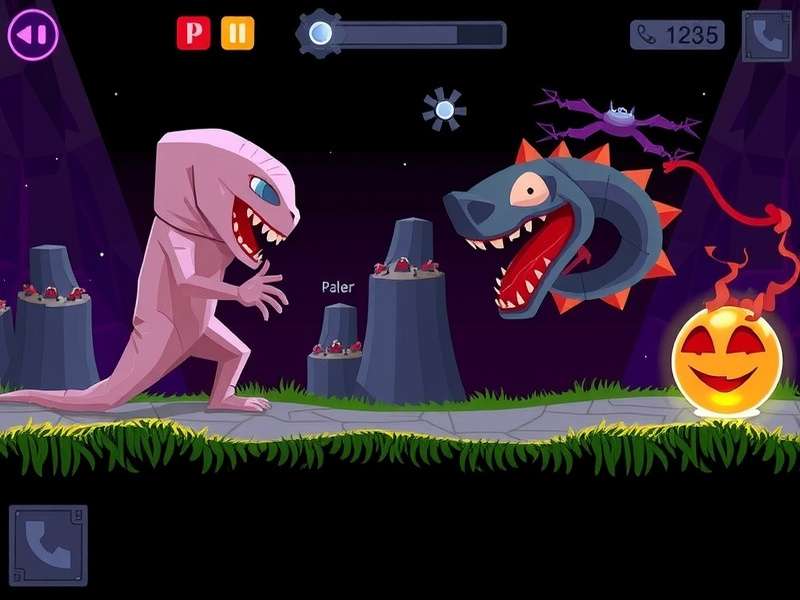This screenshot has height=600, width=800.
Task: Activate the phone button below the grass
Action: pos(48,543)
